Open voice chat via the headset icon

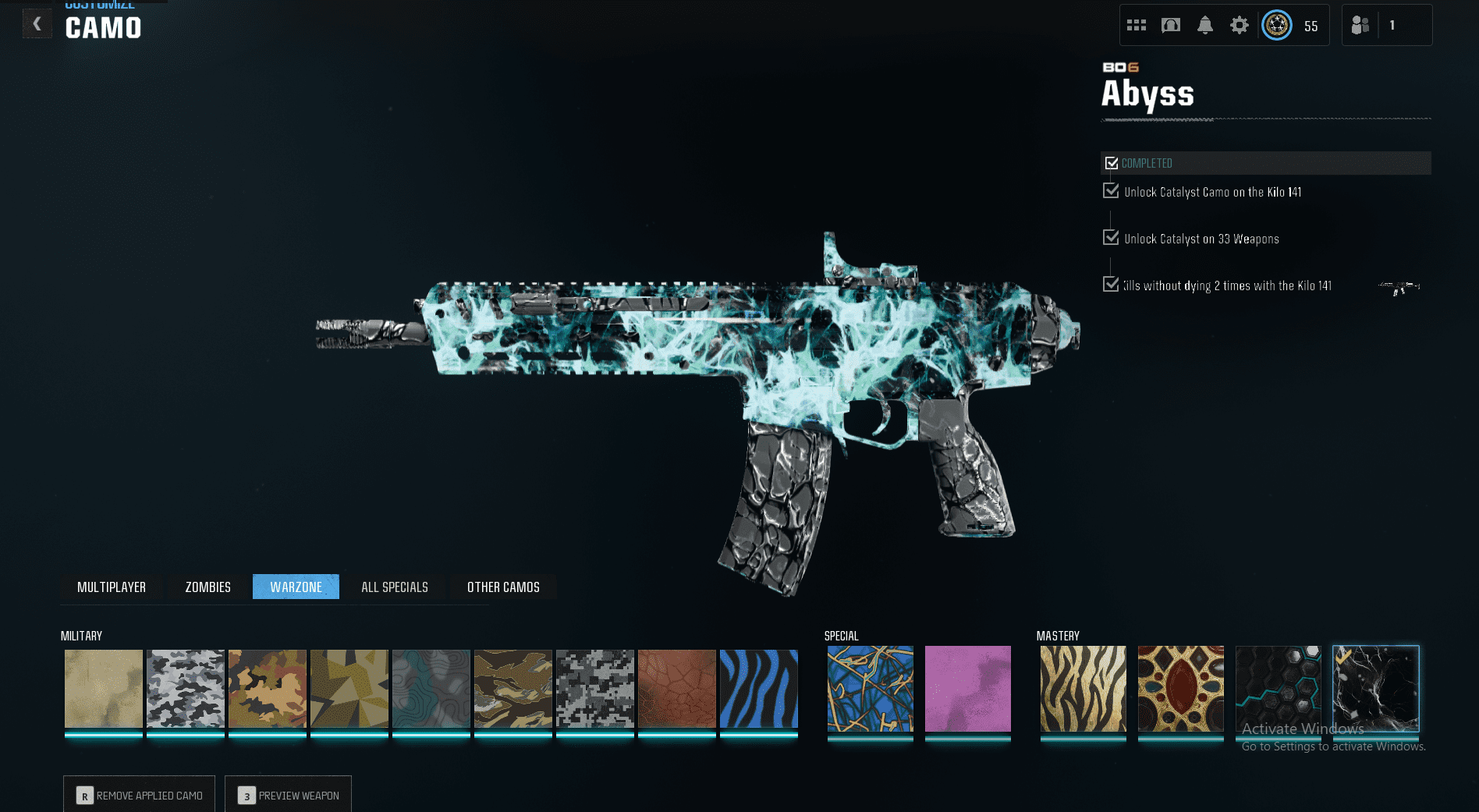[1171, 24]
